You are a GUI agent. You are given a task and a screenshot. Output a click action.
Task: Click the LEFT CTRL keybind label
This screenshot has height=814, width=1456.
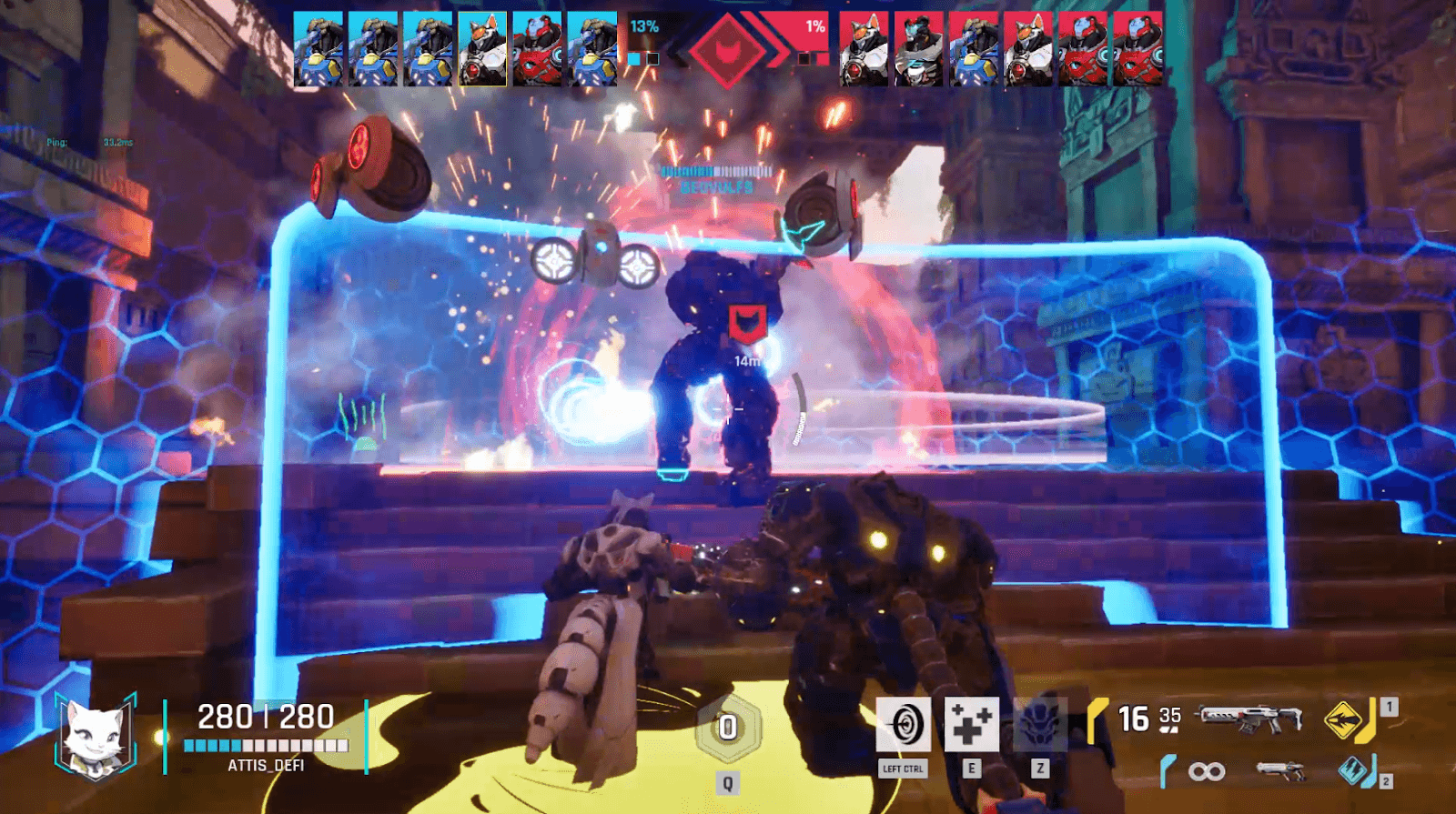pyautogui.click(x=902, y=769)
